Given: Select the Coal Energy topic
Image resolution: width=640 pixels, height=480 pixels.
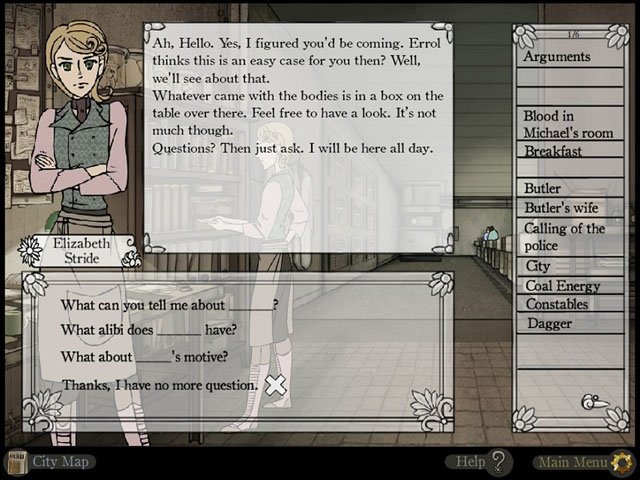Looking at the screenshot, I should tap(562, 285).
